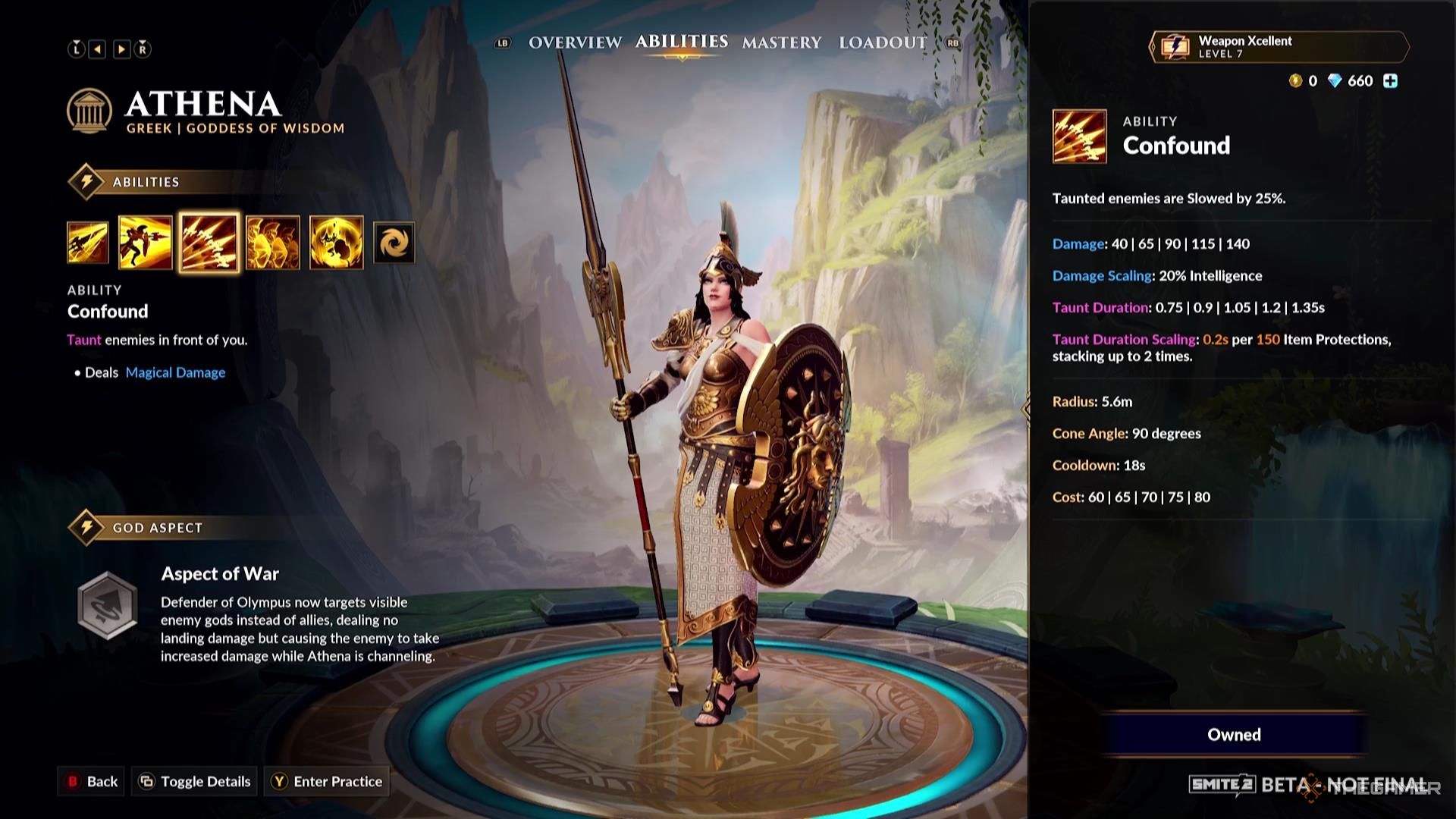1456x819 pixels.
Task: Select the Abilities tab
Action: click(x=681, y=42)
